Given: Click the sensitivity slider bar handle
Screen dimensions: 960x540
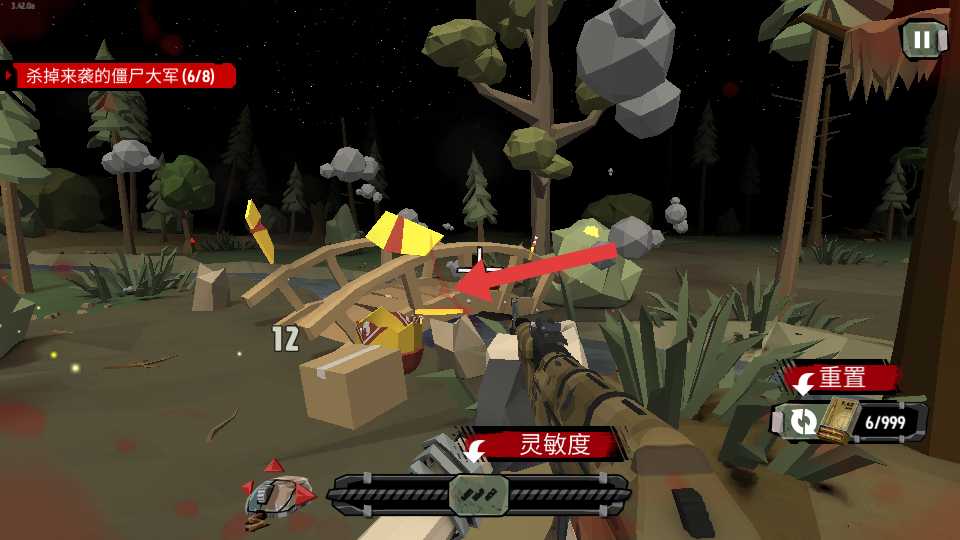Looking at the screenshot, I should (x=479, y=495).
